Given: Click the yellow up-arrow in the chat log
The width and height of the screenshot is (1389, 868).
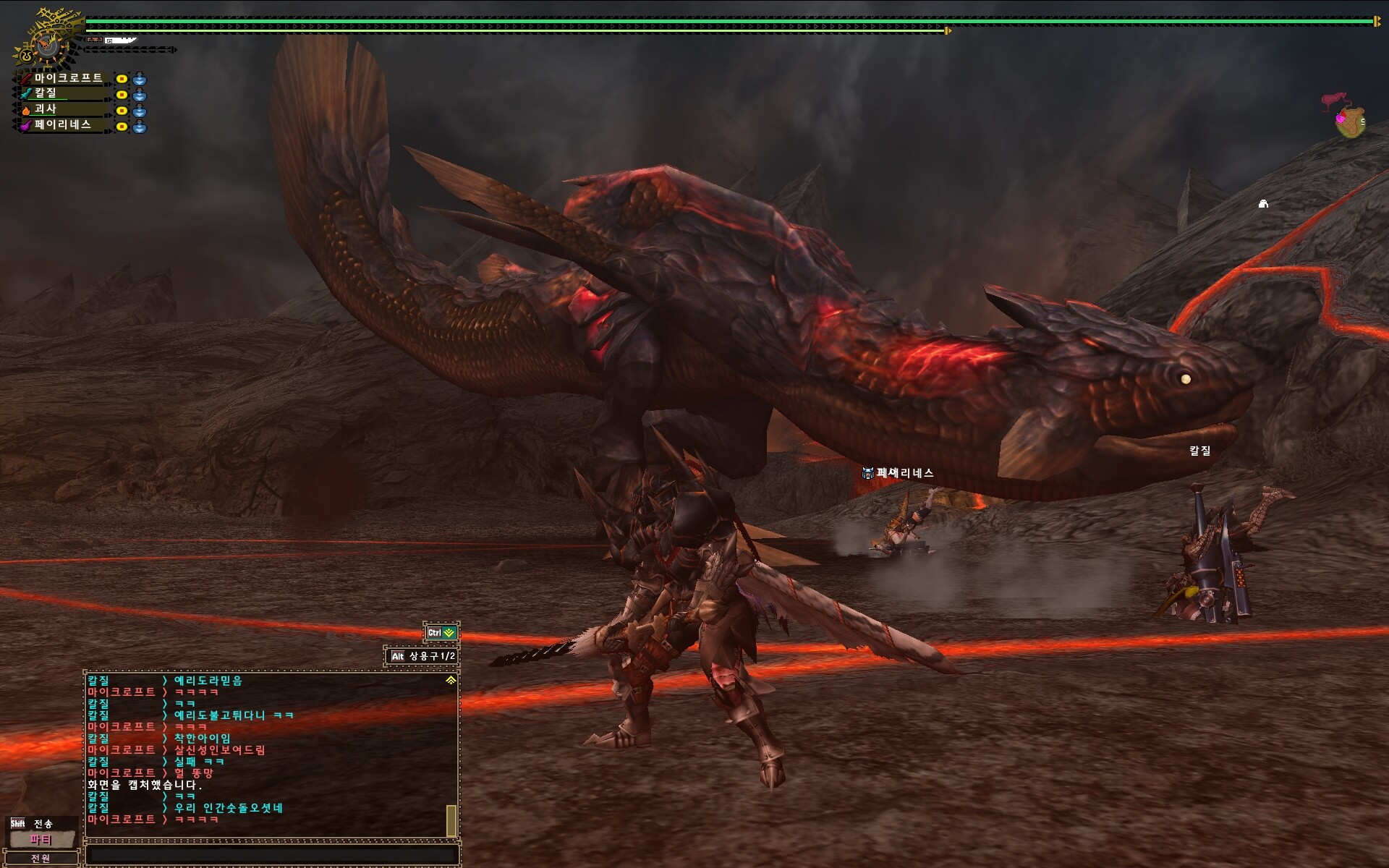Looking at the screenshot, I should coord(451,681).
